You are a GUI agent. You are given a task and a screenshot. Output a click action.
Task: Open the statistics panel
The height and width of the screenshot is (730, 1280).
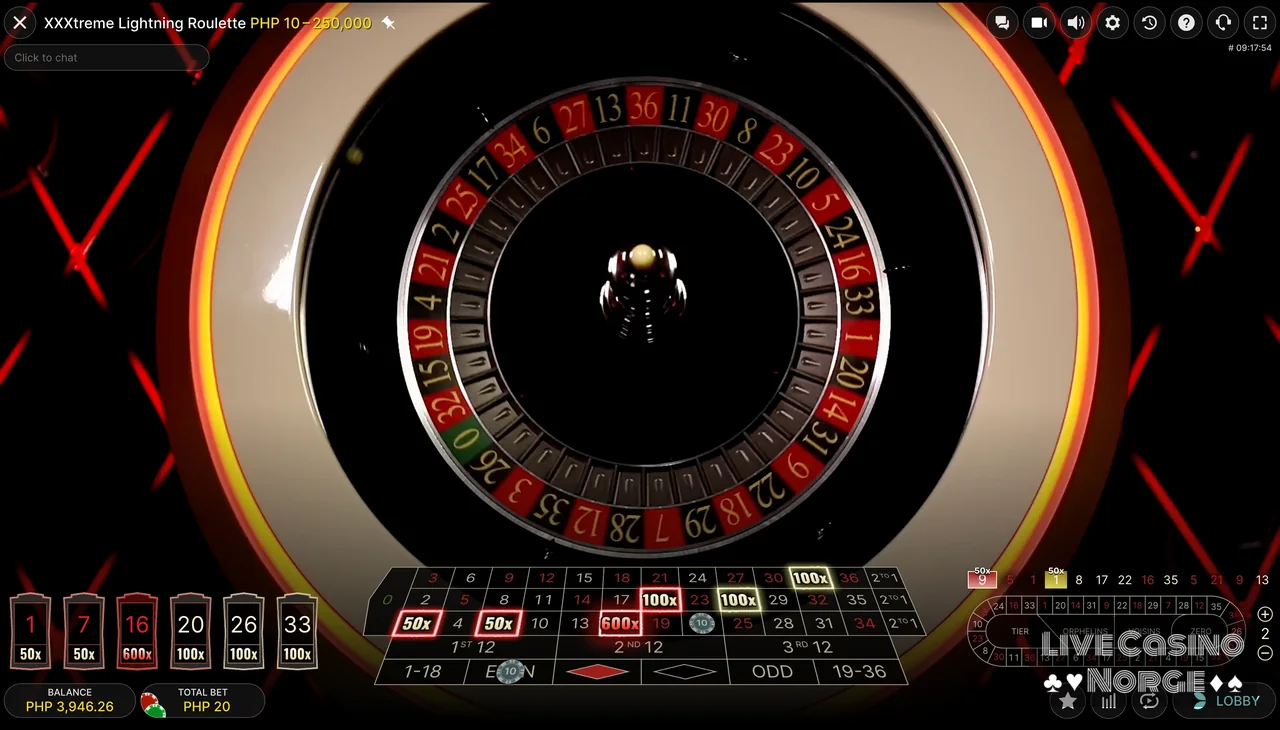pyautogui.click(x=1108, y=701)
